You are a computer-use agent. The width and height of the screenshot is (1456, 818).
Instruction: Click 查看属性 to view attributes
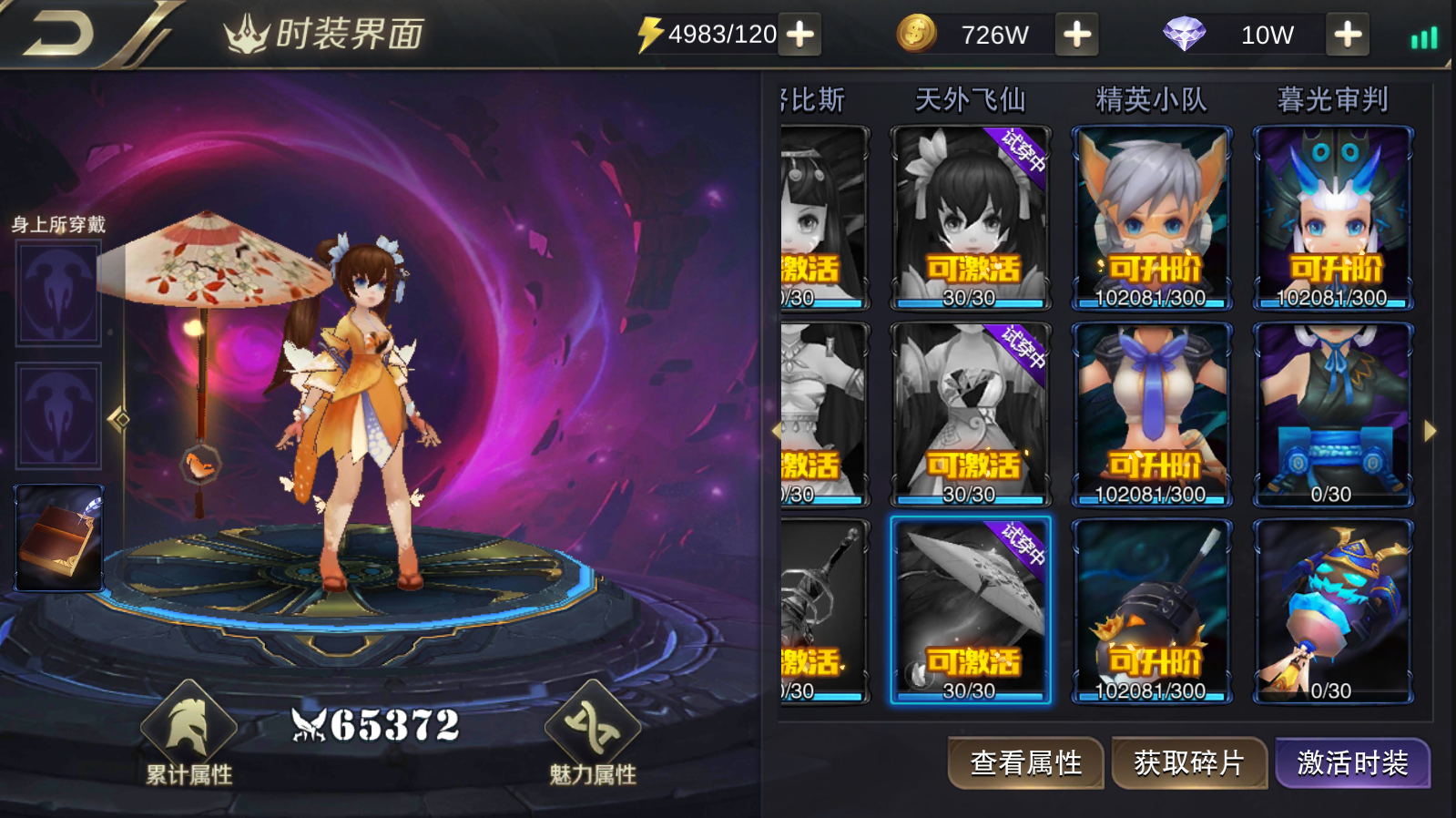coord(1026,762)
